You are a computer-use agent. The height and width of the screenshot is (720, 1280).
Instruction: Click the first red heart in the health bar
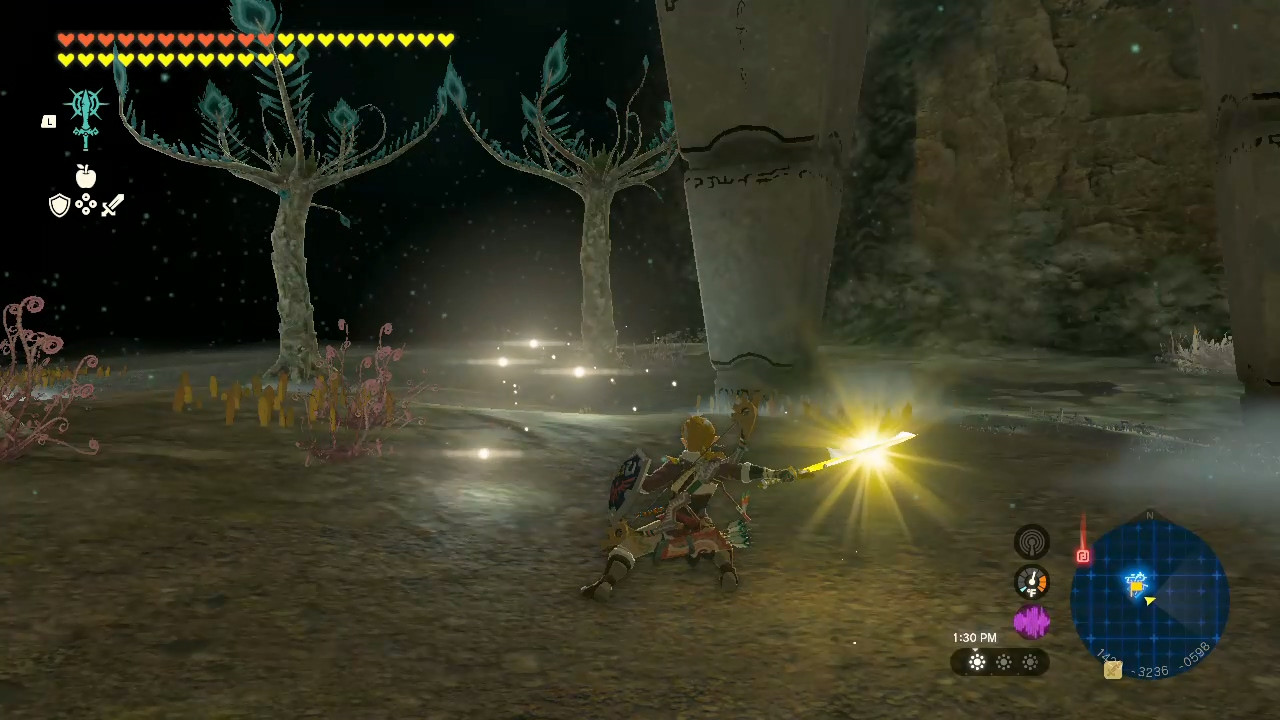coord(64,39)
